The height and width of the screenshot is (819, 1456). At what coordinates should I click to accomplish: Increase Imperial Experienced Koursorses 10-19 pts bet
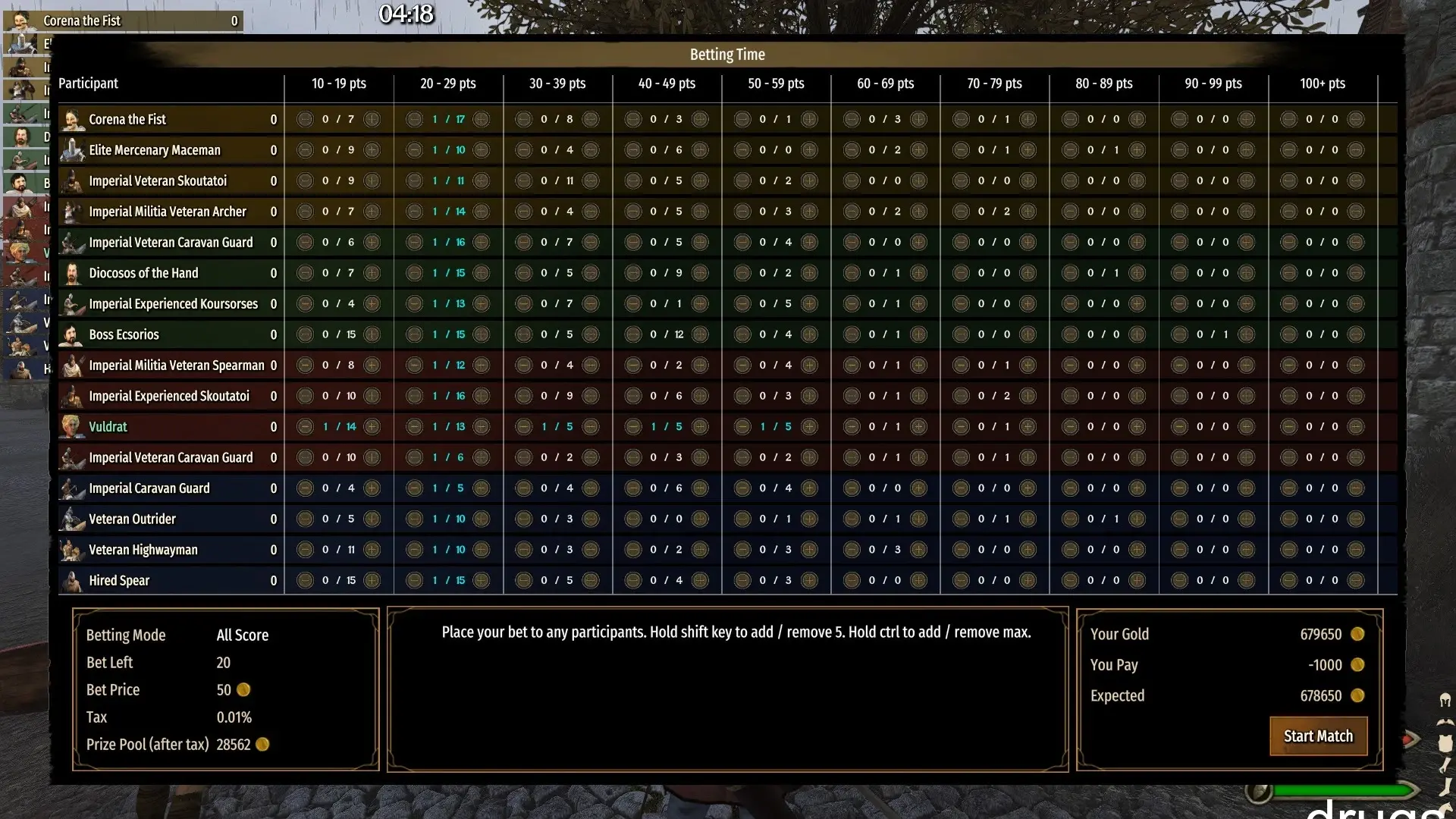[x=372, y=304]
